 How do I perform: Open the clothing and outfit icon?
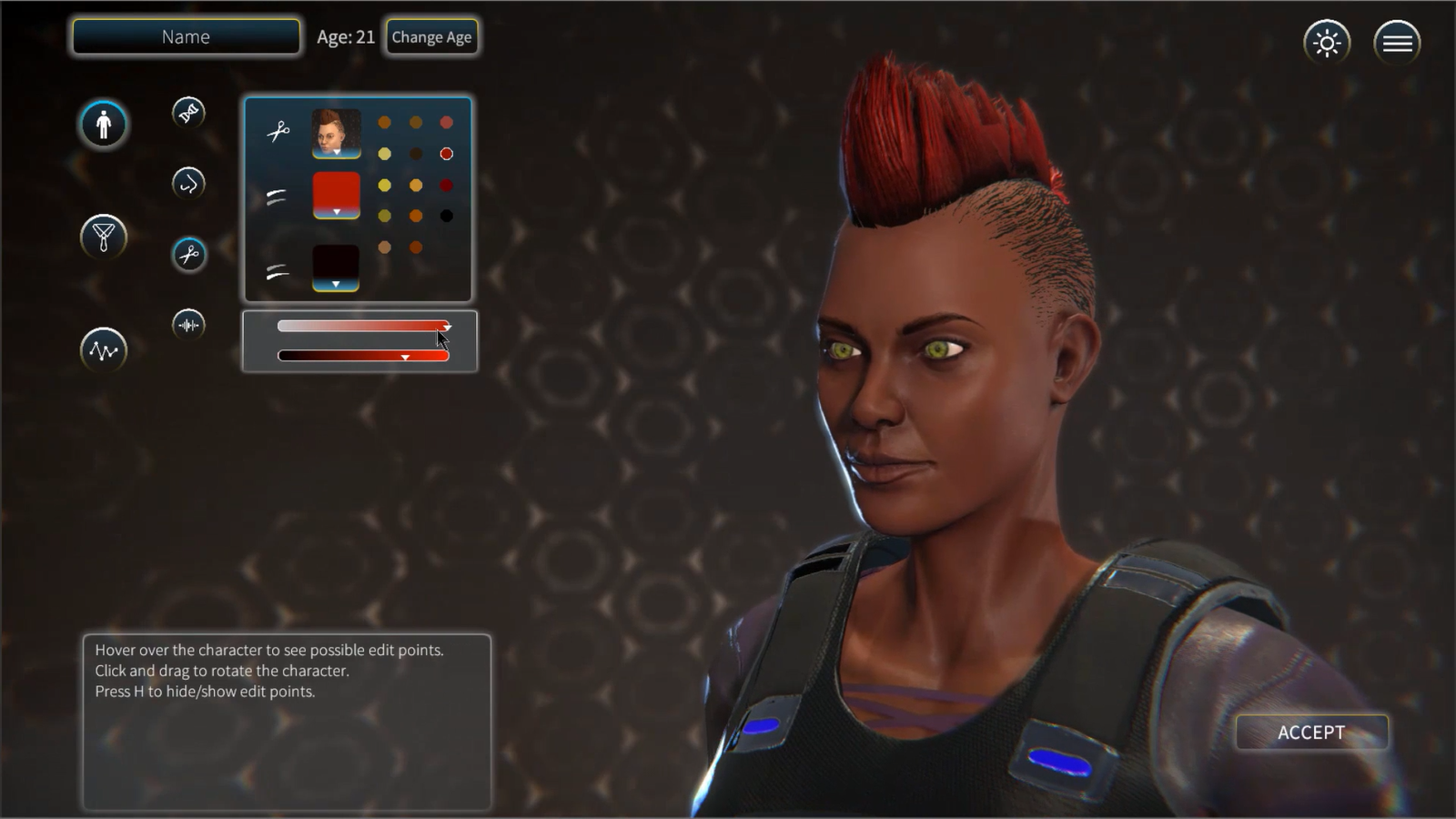pyautogui.click(x=103, y=237)
